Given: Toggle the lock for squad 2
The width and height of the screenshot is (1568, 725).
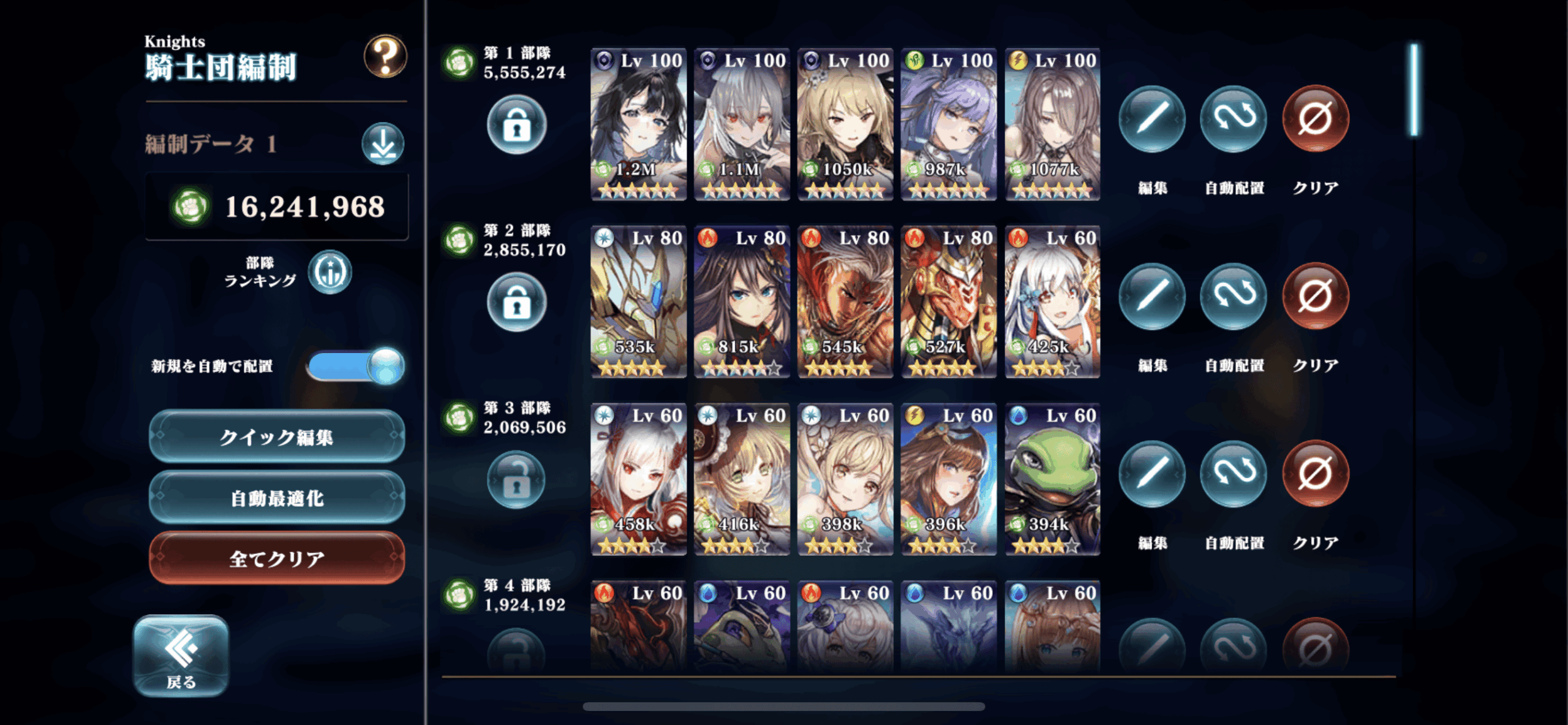Looking at the screenshot, I should [516, 302].
